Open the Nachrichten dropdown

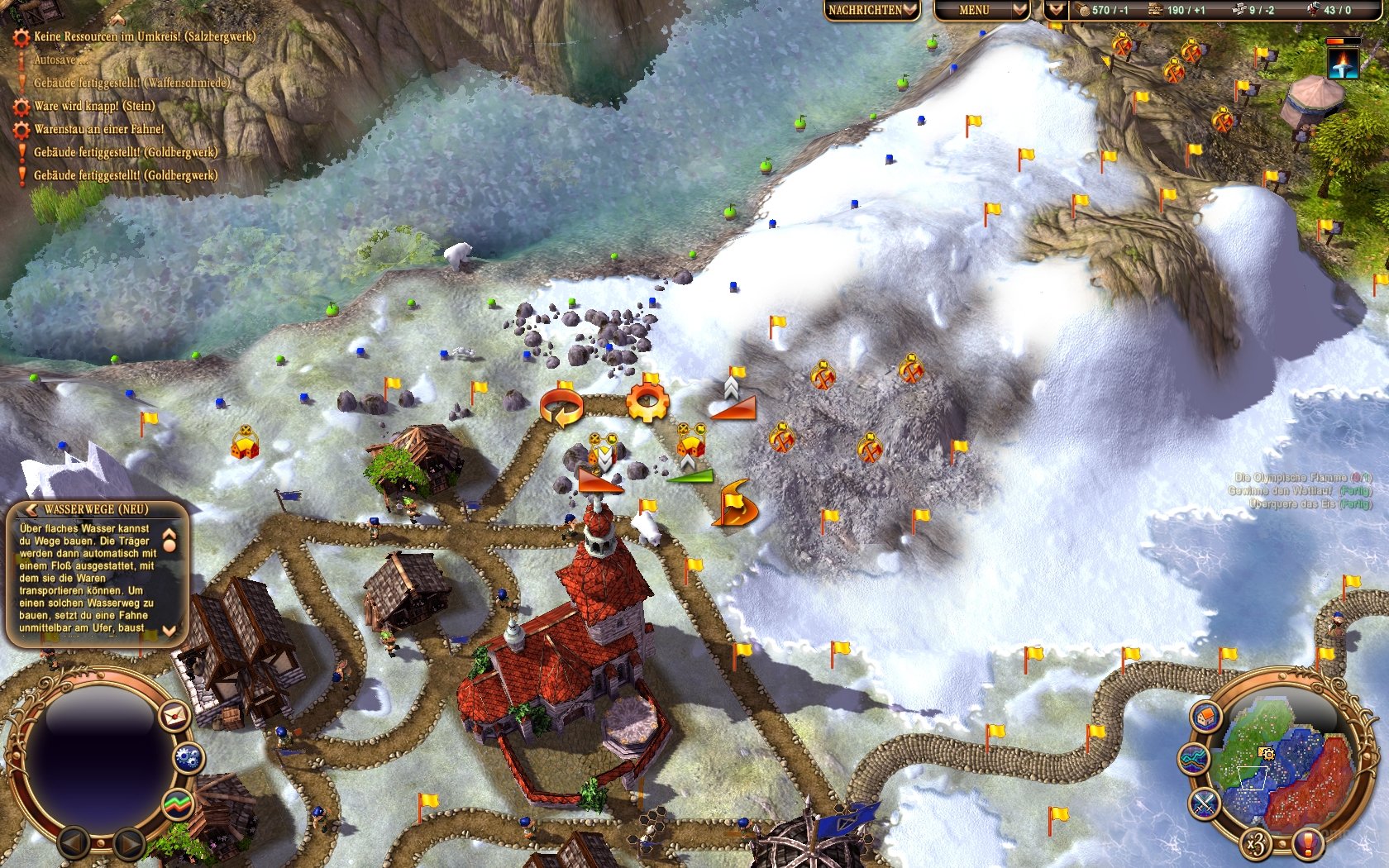pyautogui.click(x=871, y=10)
